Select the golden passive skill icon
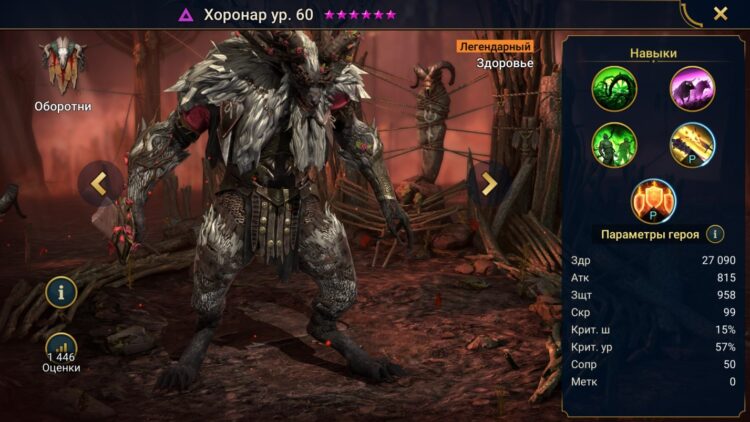 click(692, 145)
